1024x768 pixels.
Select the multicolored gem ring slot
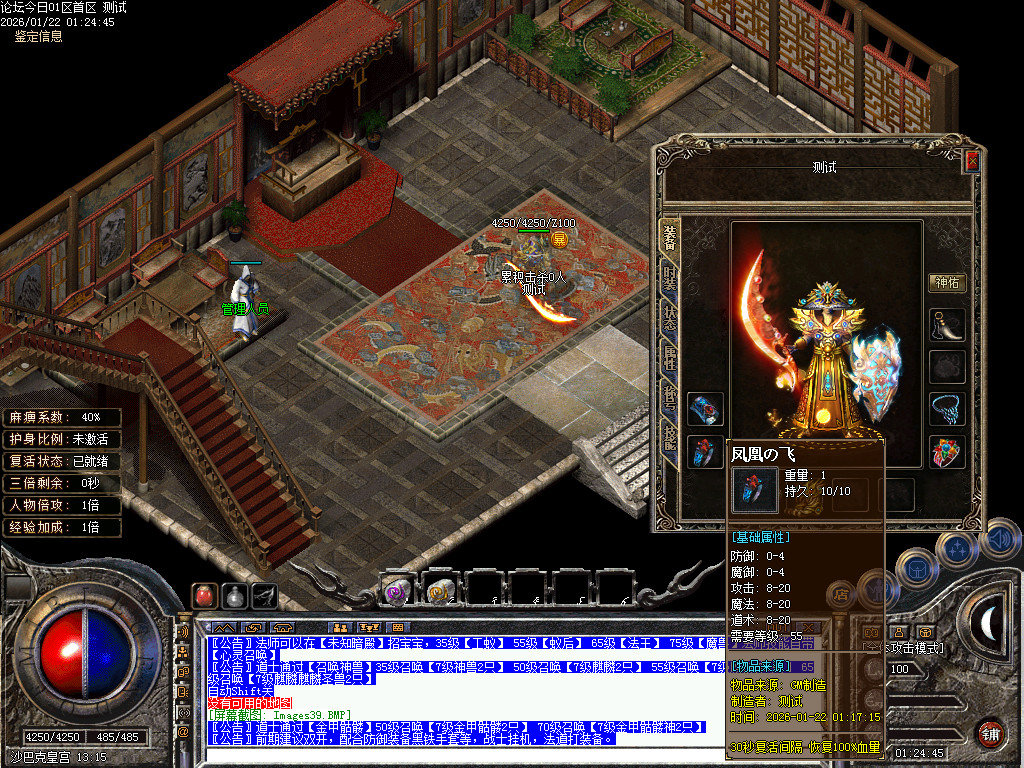tap(947, 452)
